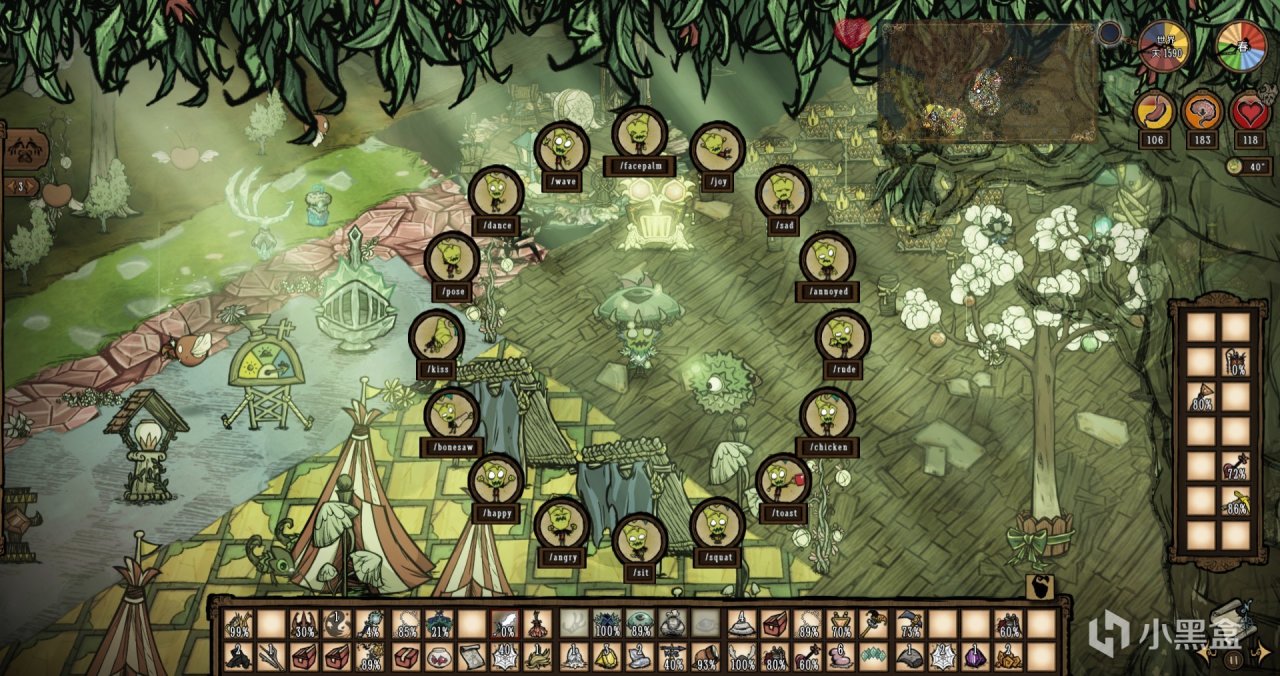1280x676 pixels.
Task: Perform the /chicken emote
Action: (827, 414)
